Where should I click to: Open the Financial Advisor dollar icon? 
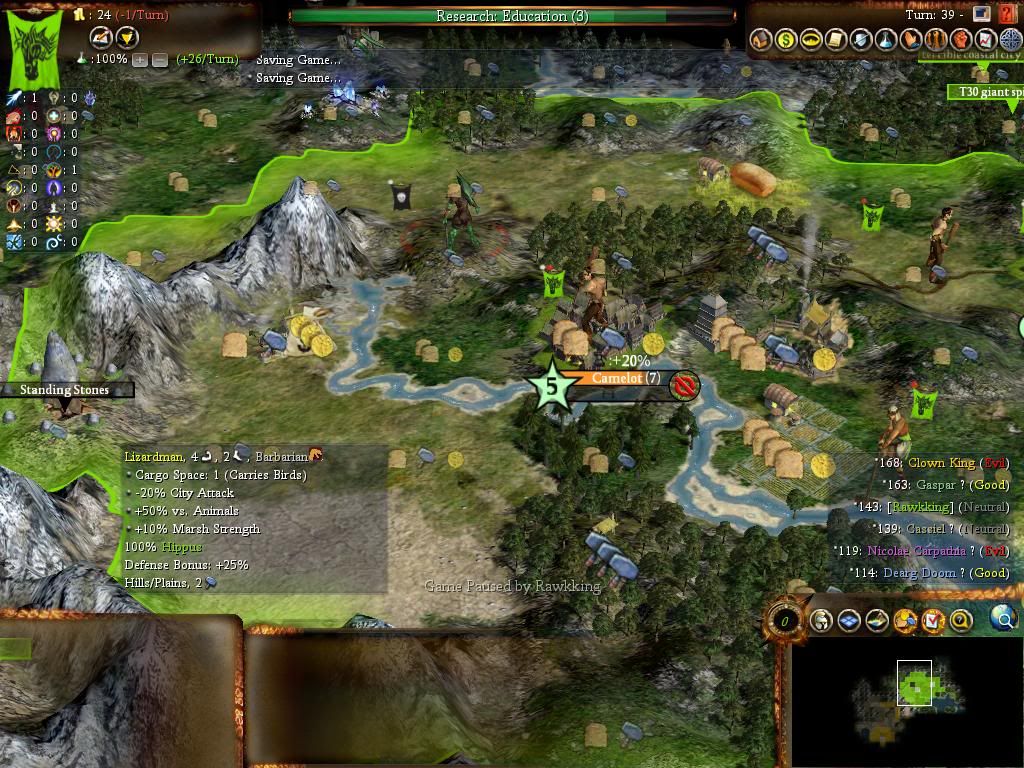[786, 40]
